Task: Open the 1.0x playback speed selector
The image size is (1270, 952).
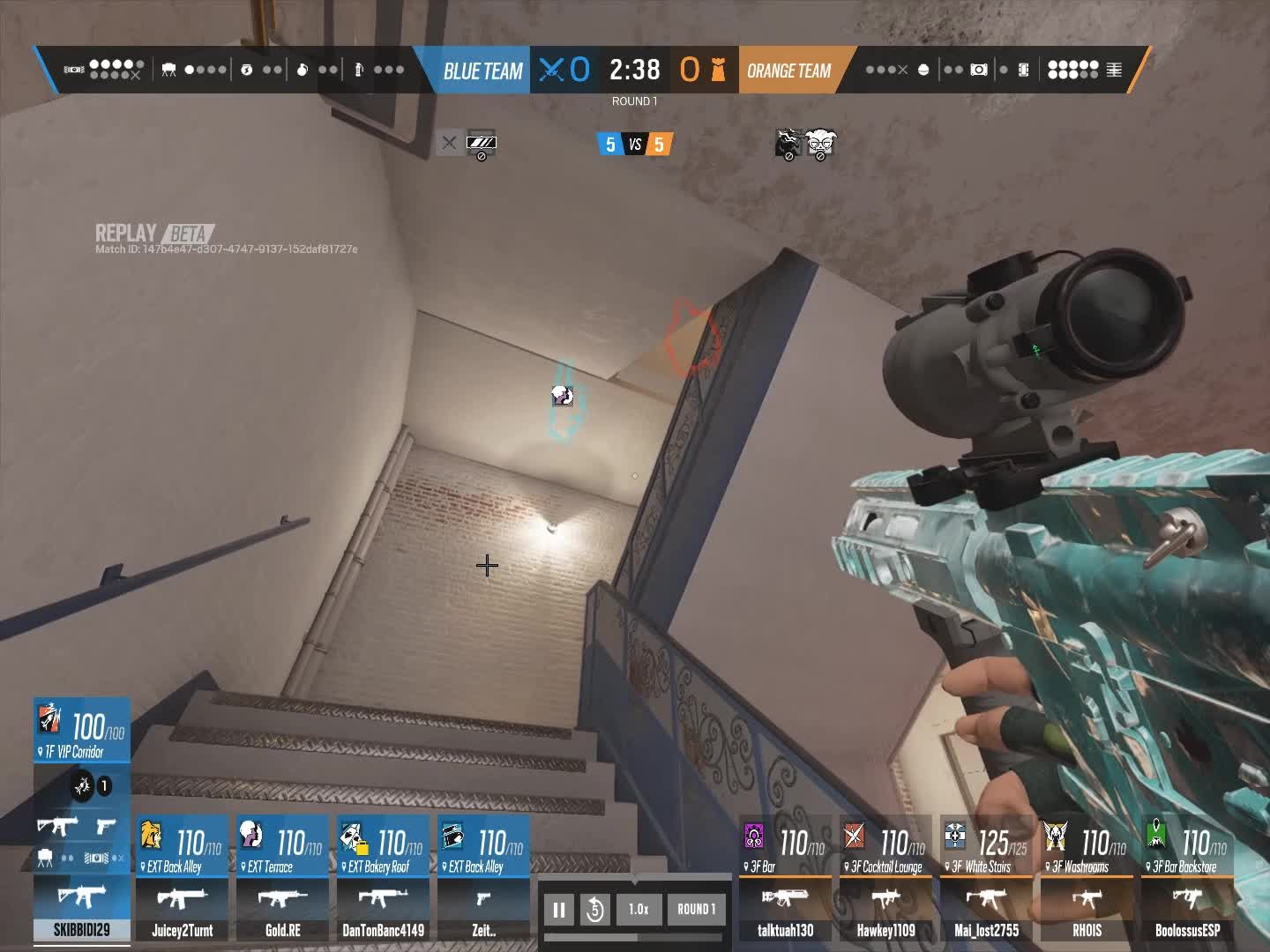Action: (639, 910)
